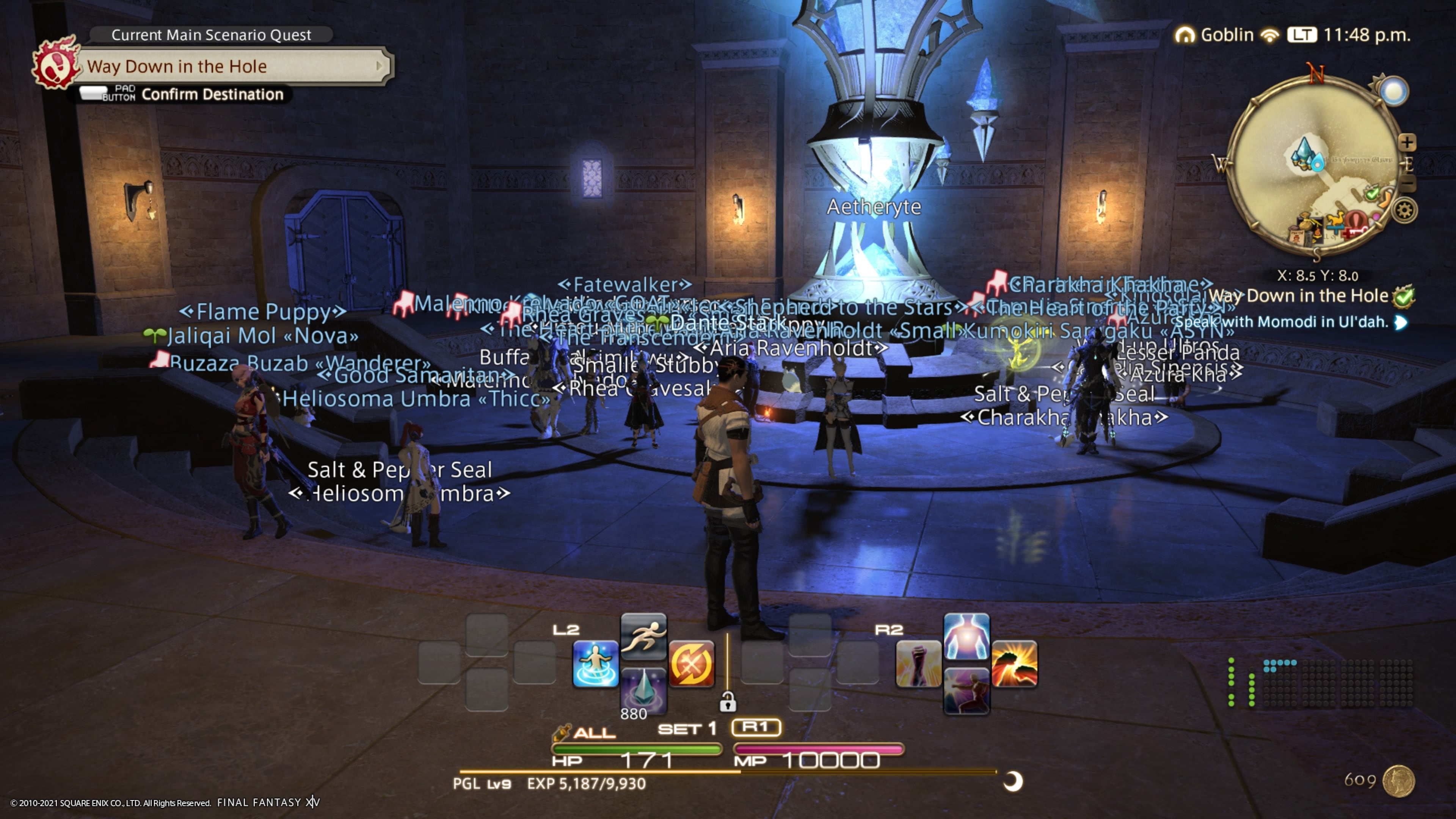Screen dimensions: 1456x819
Task: Use the raised fist ability icon
Action: pos(918,664)
